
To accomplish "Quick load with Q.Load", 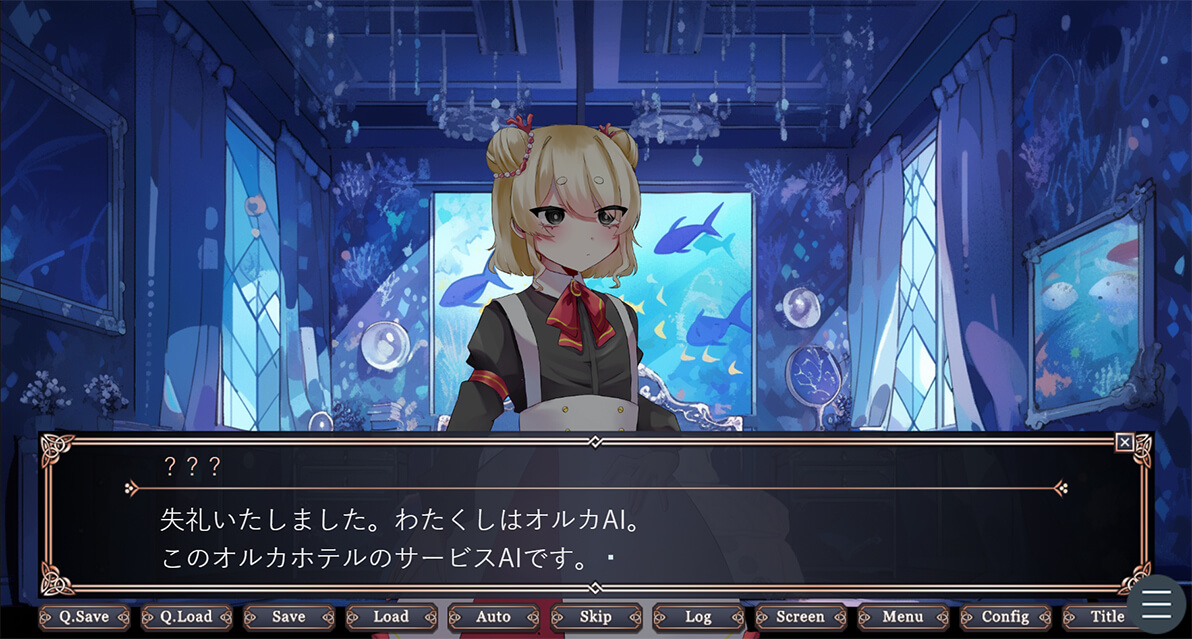I will [x=187, y=617].
